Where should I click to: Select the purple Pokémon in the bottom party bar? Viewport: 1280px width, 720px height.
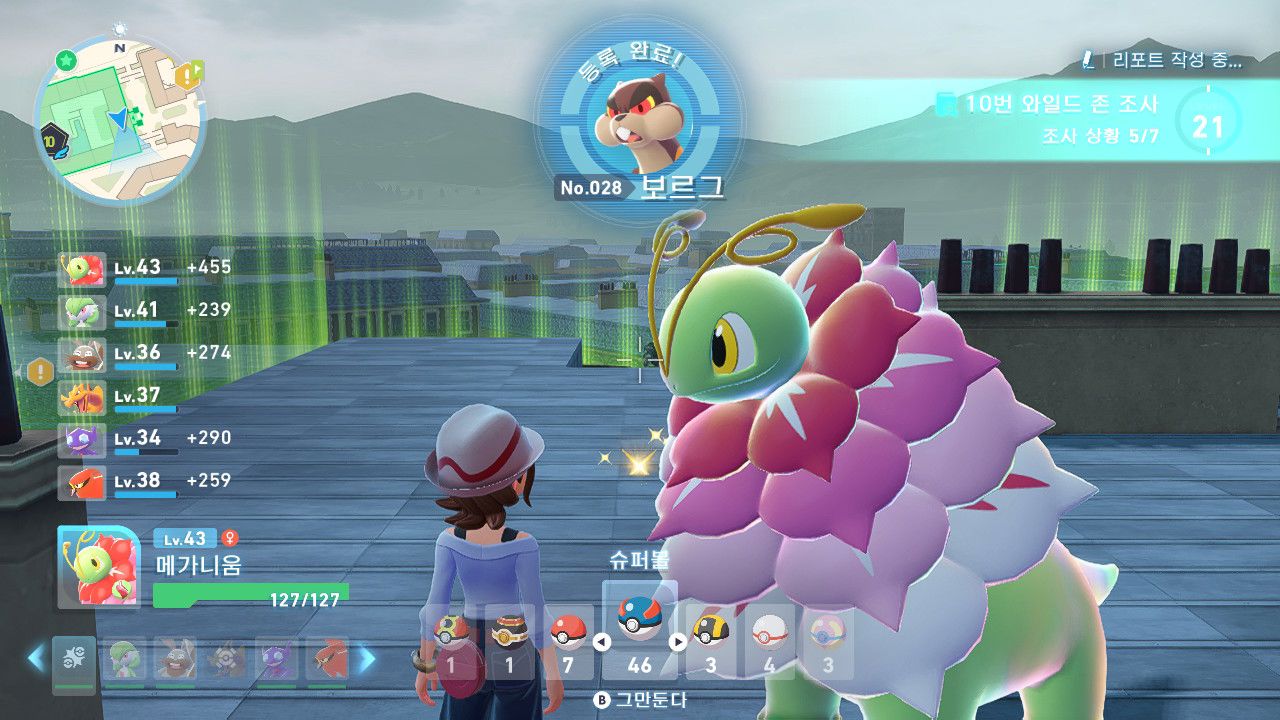275,659
